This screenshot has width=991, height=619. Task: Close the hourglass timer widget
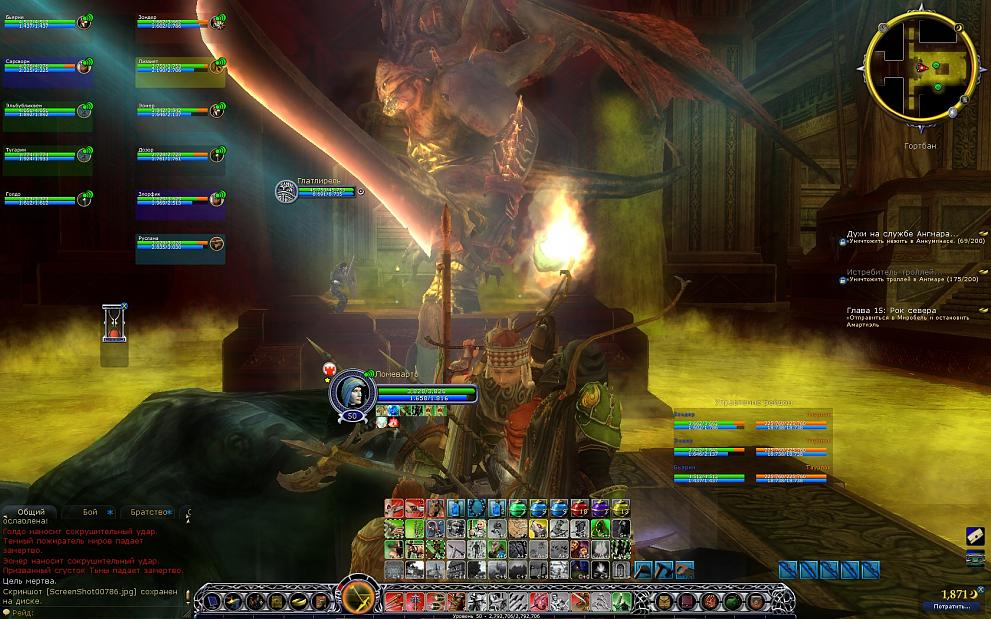[124, 306]
